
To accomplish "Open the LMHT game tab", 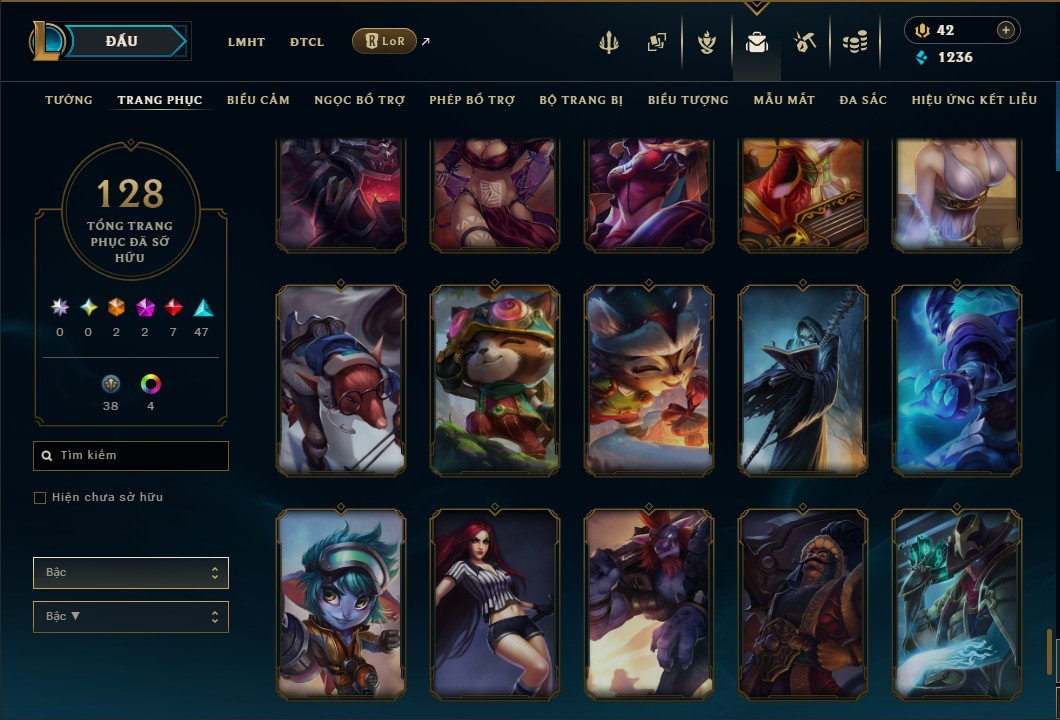I will 246,42.
